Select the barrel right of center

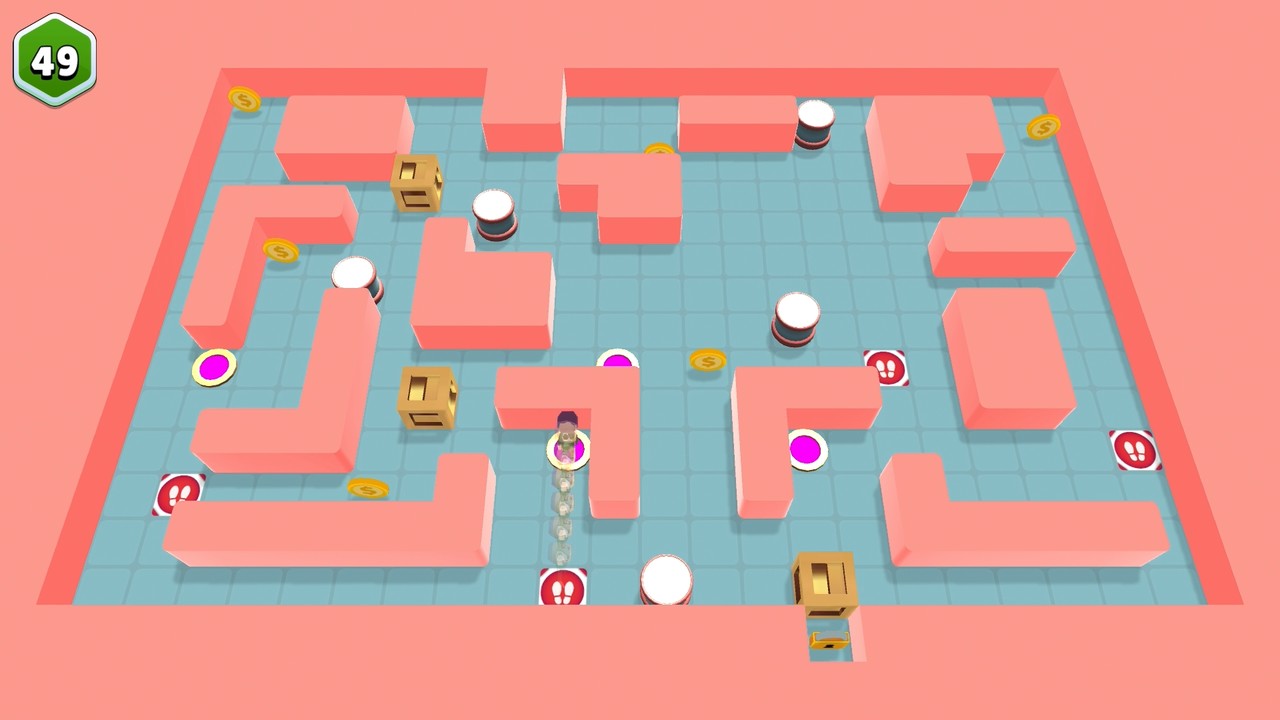point(794,315)
